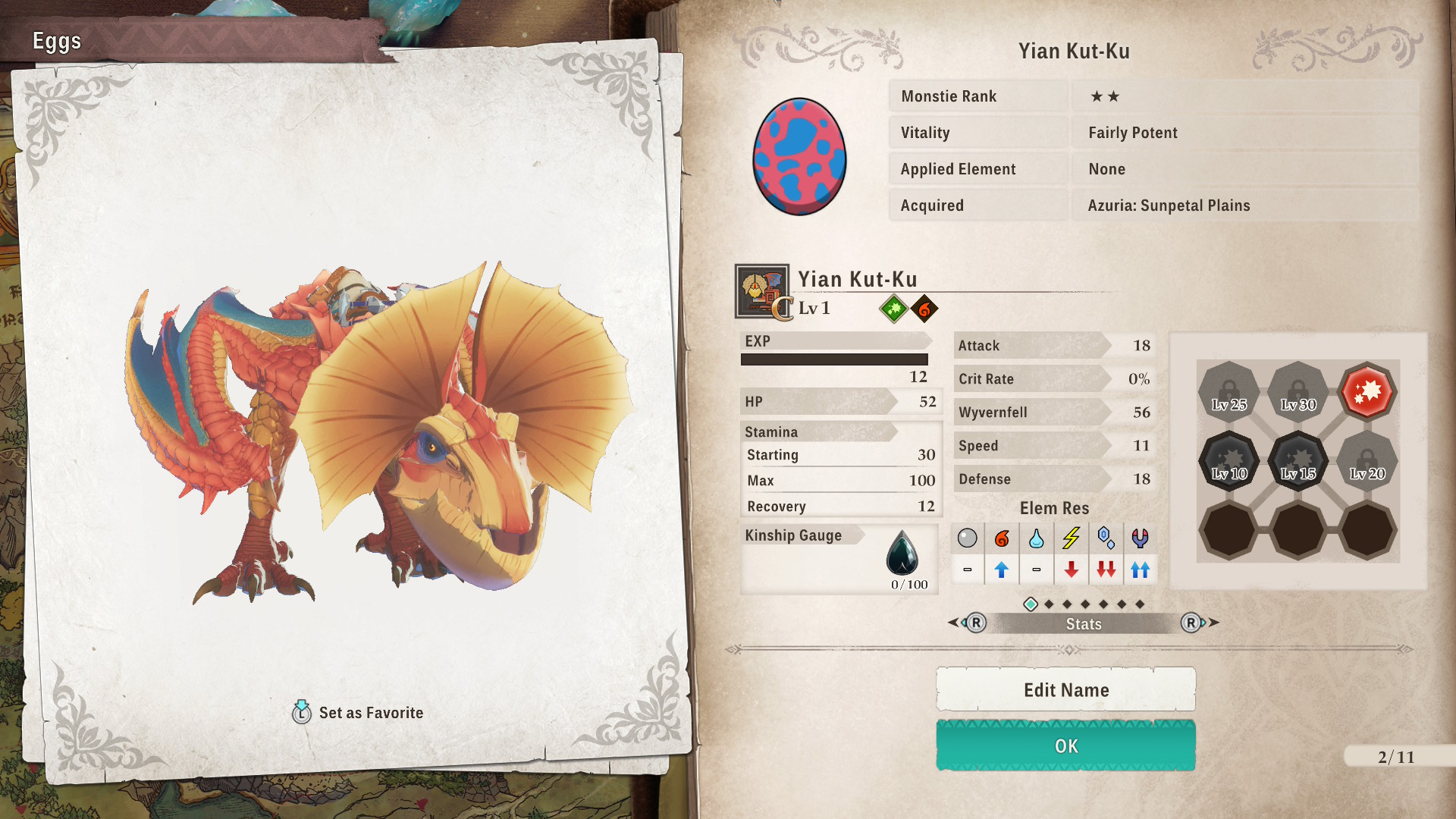Click the Kinship Gauge stone icon

point(902,554)
